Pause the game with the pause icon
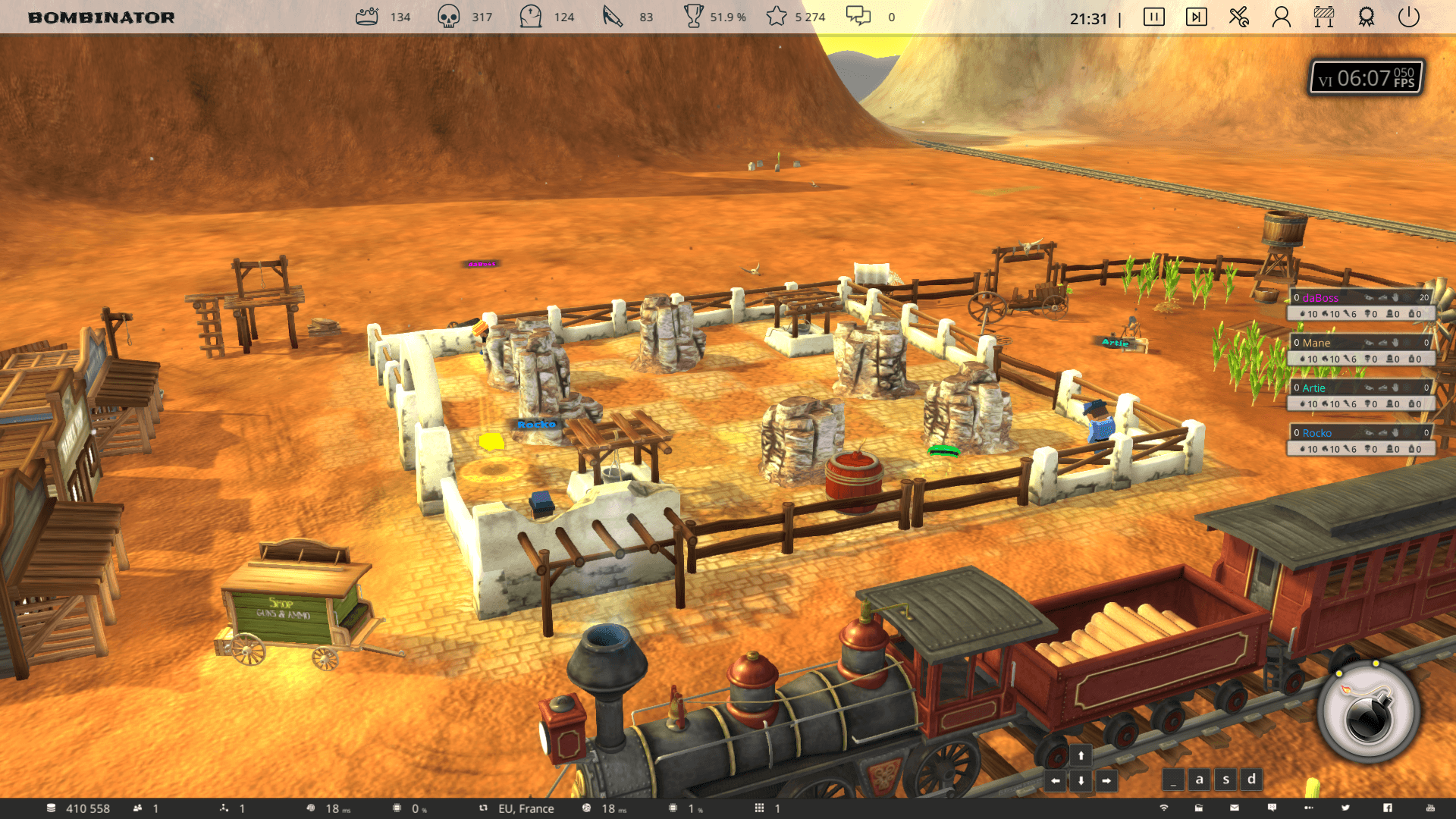Image resolution: width=1456 pixels, height=819 pixels. click(x=1153, y=17)
